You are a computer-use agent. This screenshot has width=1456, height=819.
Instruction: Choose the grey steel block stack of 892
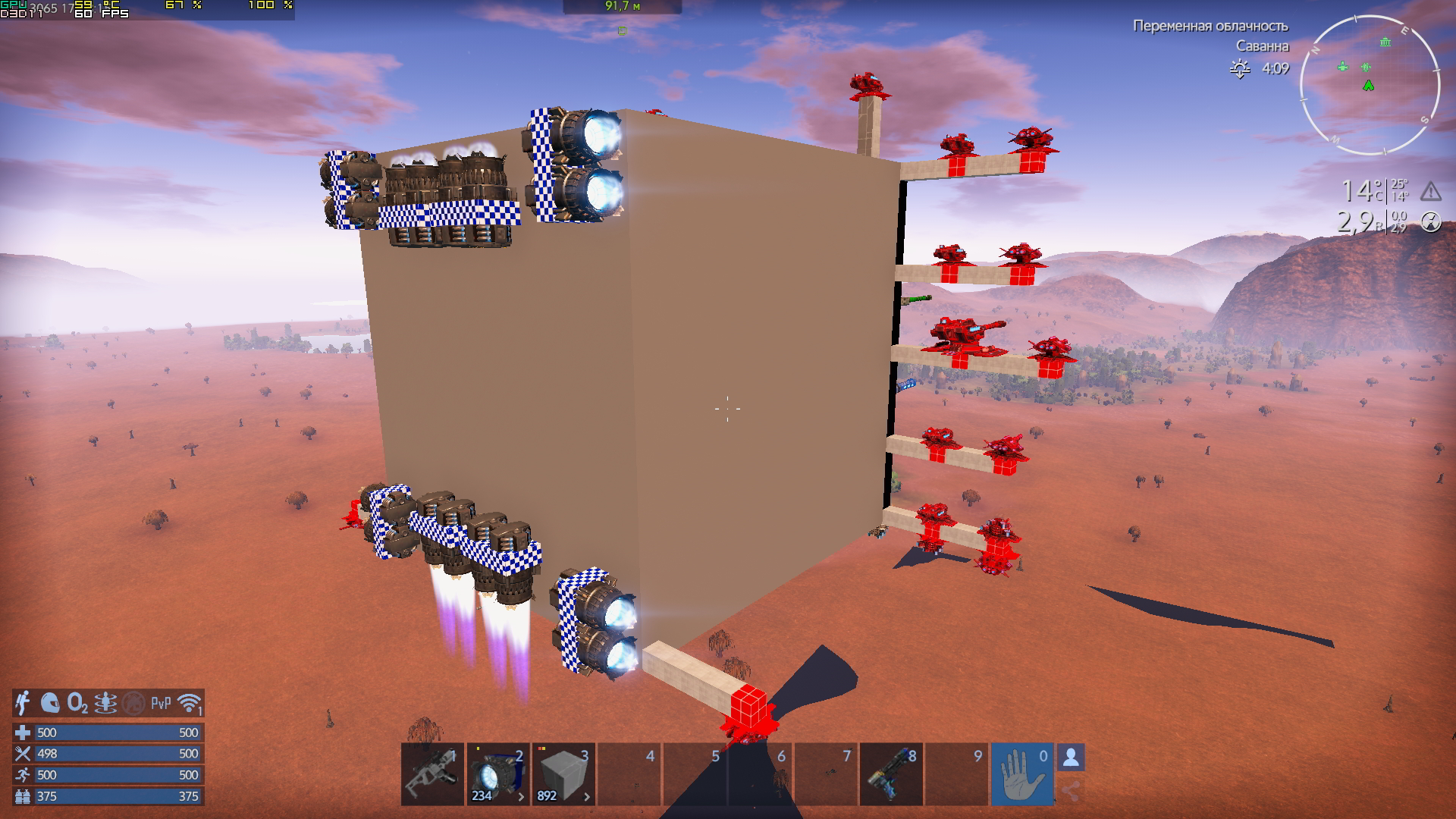560,773
